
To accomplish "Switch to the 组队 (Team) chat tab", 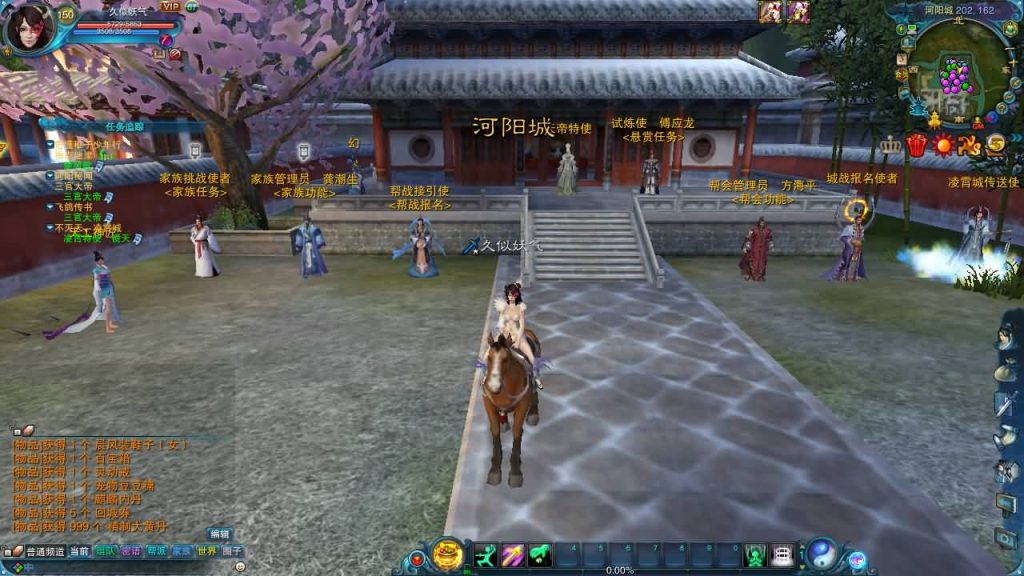I will pyautogui.click(x=105, y=551).
